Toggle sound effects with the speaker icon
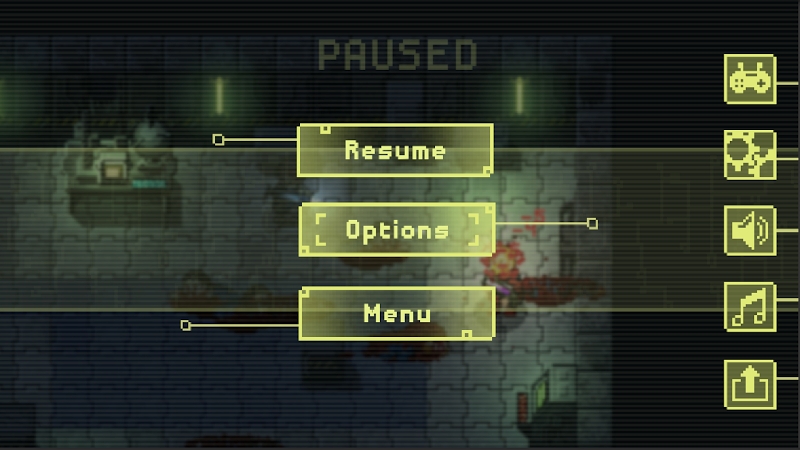 749,230
